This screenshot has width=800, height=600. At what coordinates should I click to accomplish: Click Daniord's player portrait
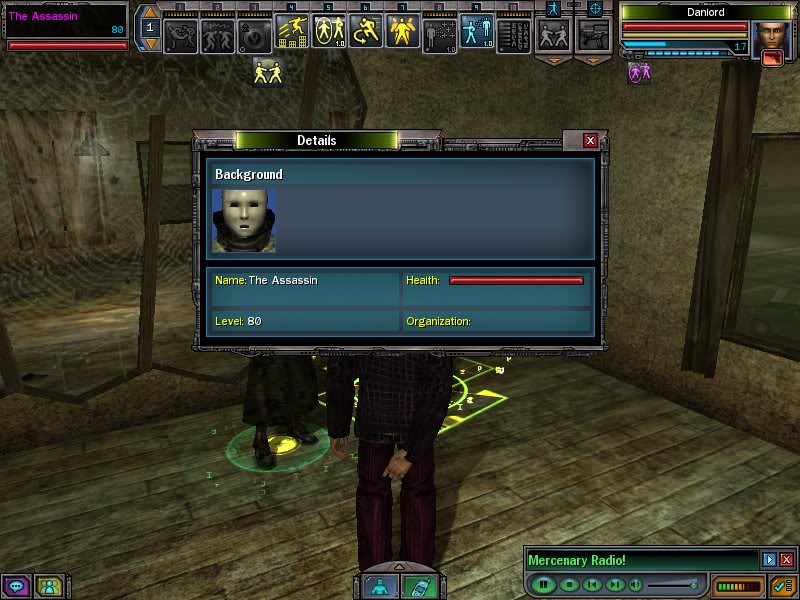click(x=770, y=38)
